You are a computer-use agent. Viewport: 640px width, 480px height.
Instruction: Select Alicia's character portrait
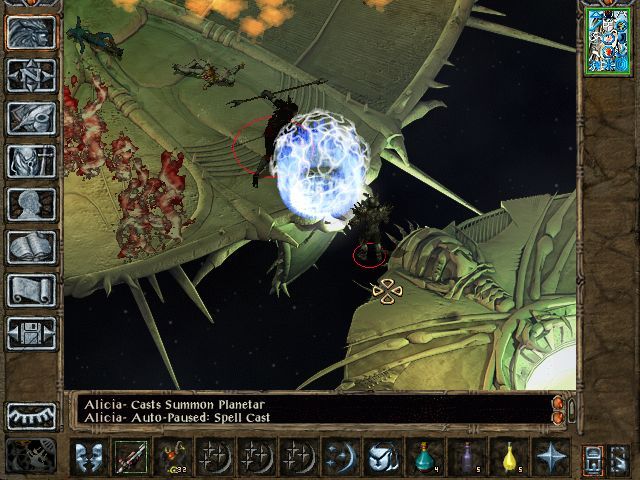coord(606,41)
